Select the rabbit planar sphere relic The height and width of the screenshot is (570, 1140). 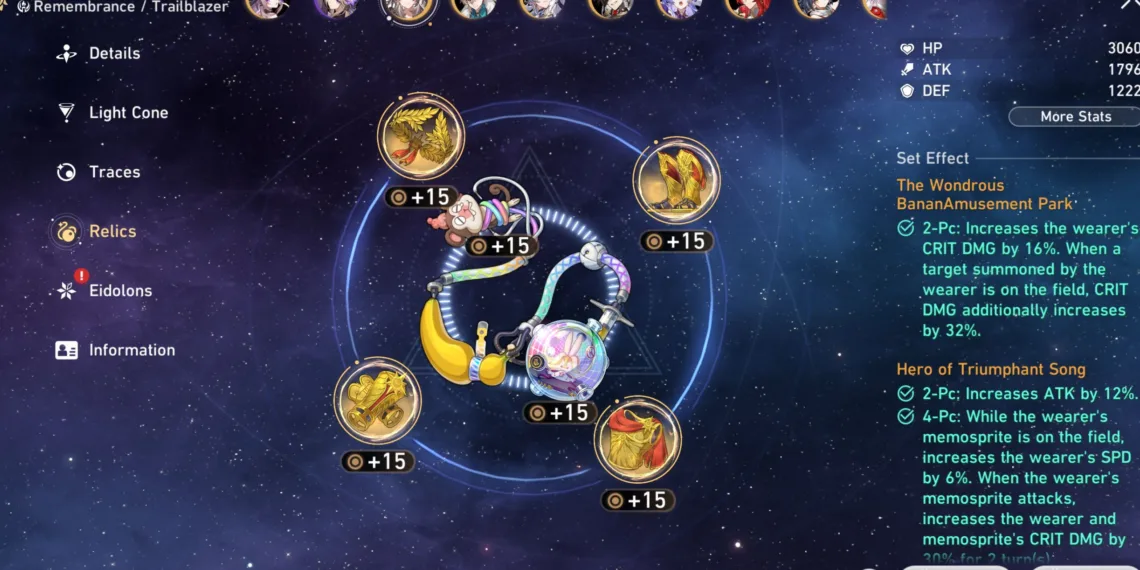point(561,354)
